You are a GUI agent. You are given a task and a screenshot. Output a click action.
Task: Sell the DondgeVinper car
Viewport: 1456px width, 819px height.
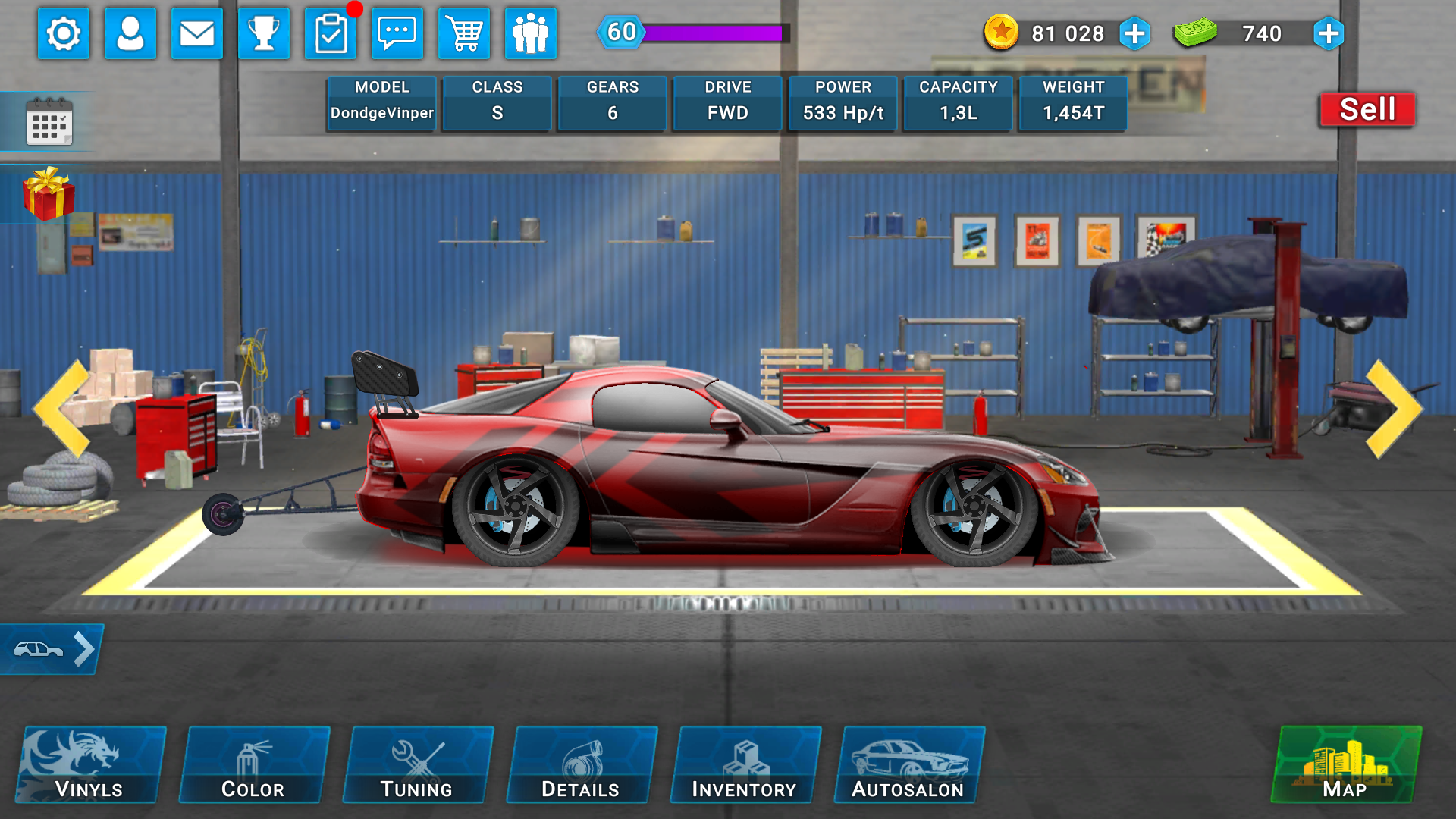[x=1366, y=108]
